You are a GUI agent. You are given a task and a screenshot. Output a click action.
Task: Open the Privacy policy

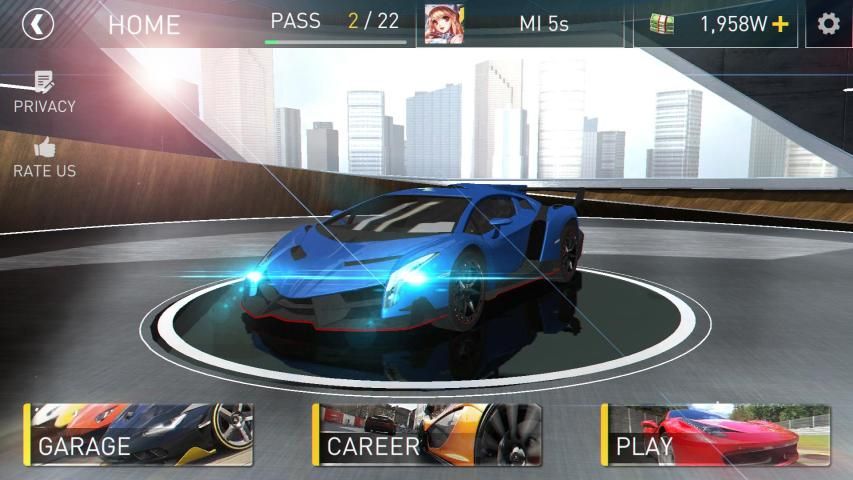[x=44, y=92]
